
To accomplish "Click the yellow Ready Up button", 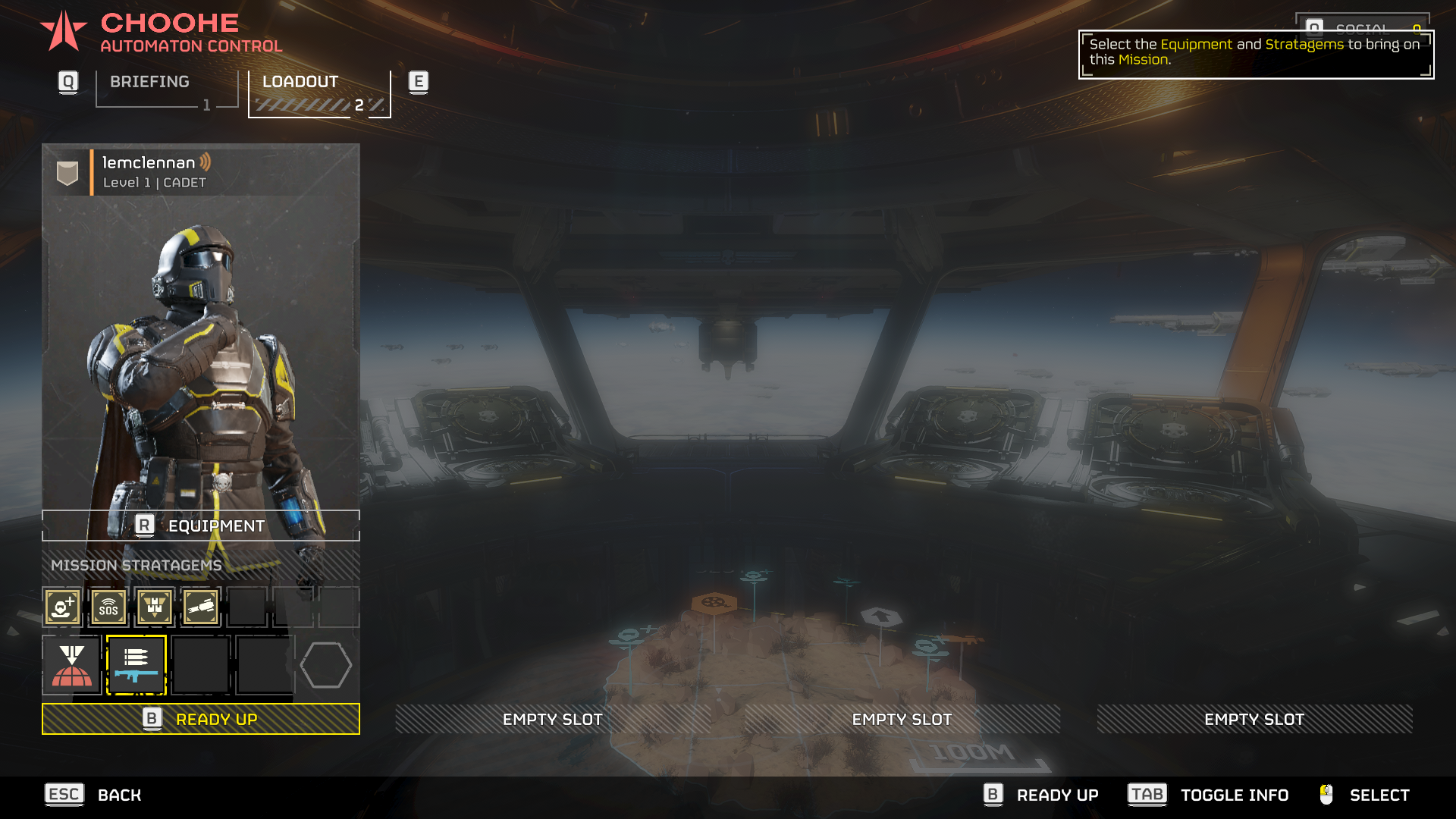I will coord(201,719).
